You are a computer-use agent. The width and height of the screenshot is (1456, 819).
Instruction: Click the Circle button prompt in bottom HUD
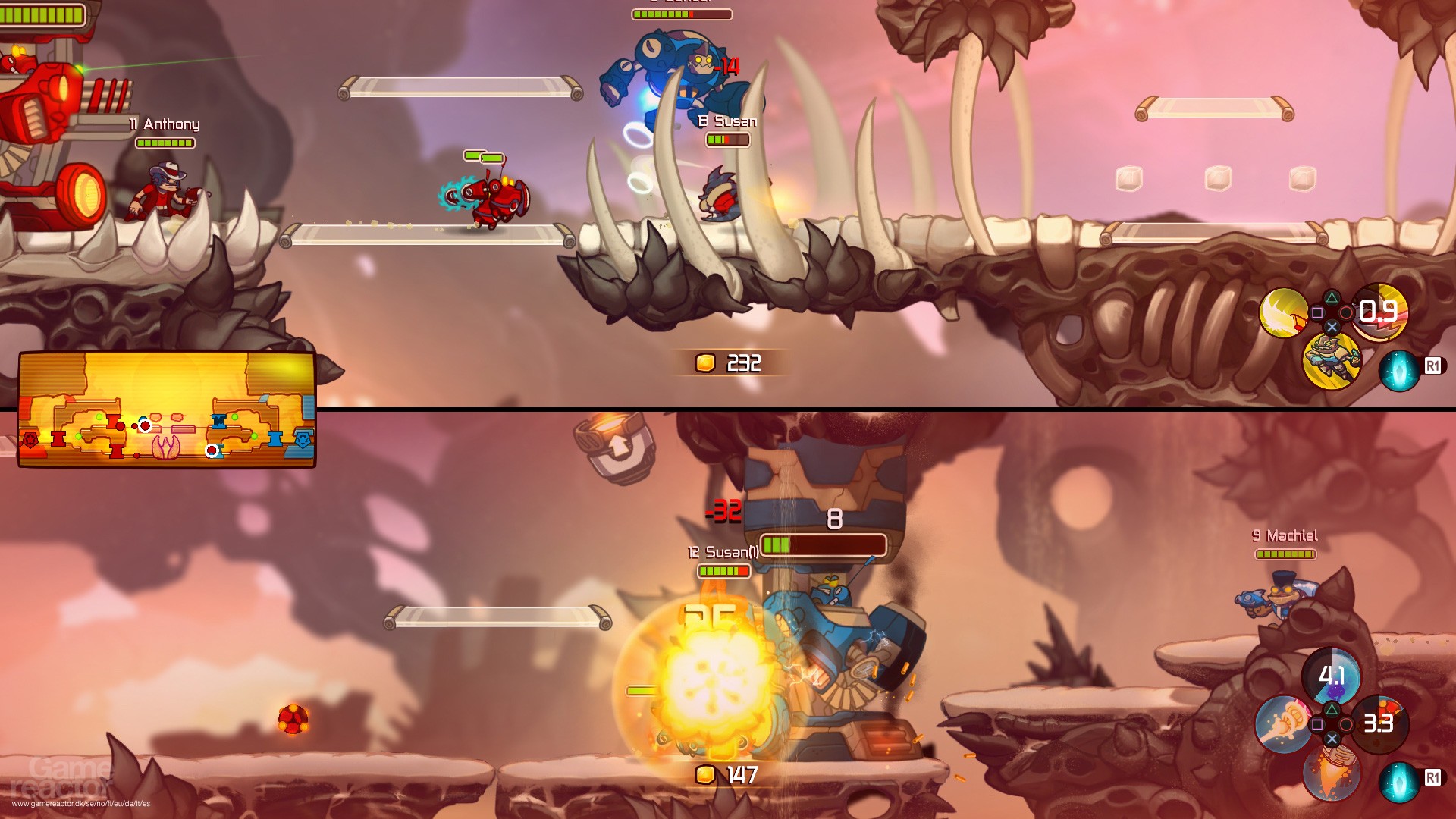point(1346,724)
